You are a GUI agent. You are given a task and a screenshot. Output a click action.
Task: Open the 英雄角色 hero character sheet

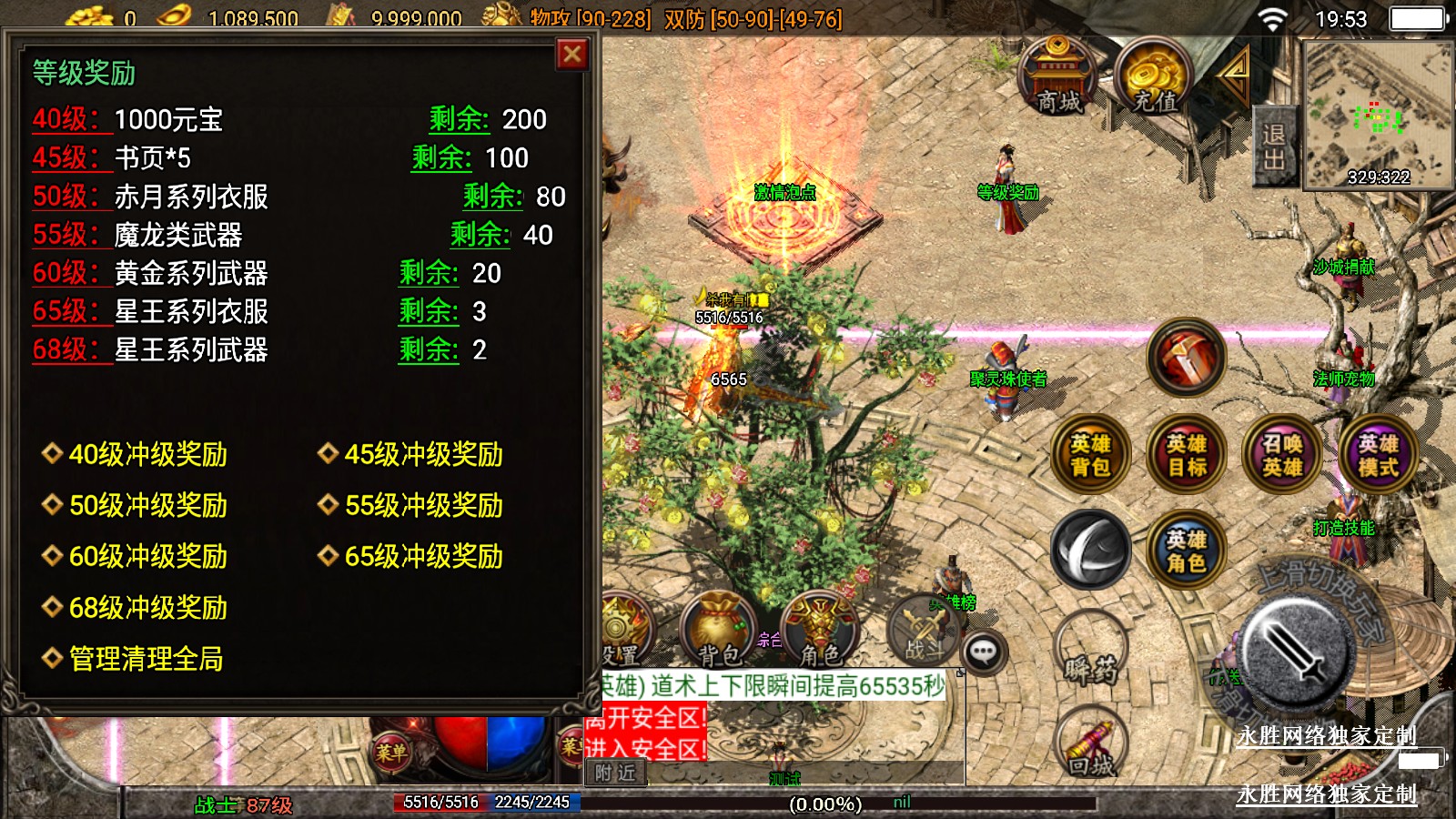click(x=1187, y=551)
